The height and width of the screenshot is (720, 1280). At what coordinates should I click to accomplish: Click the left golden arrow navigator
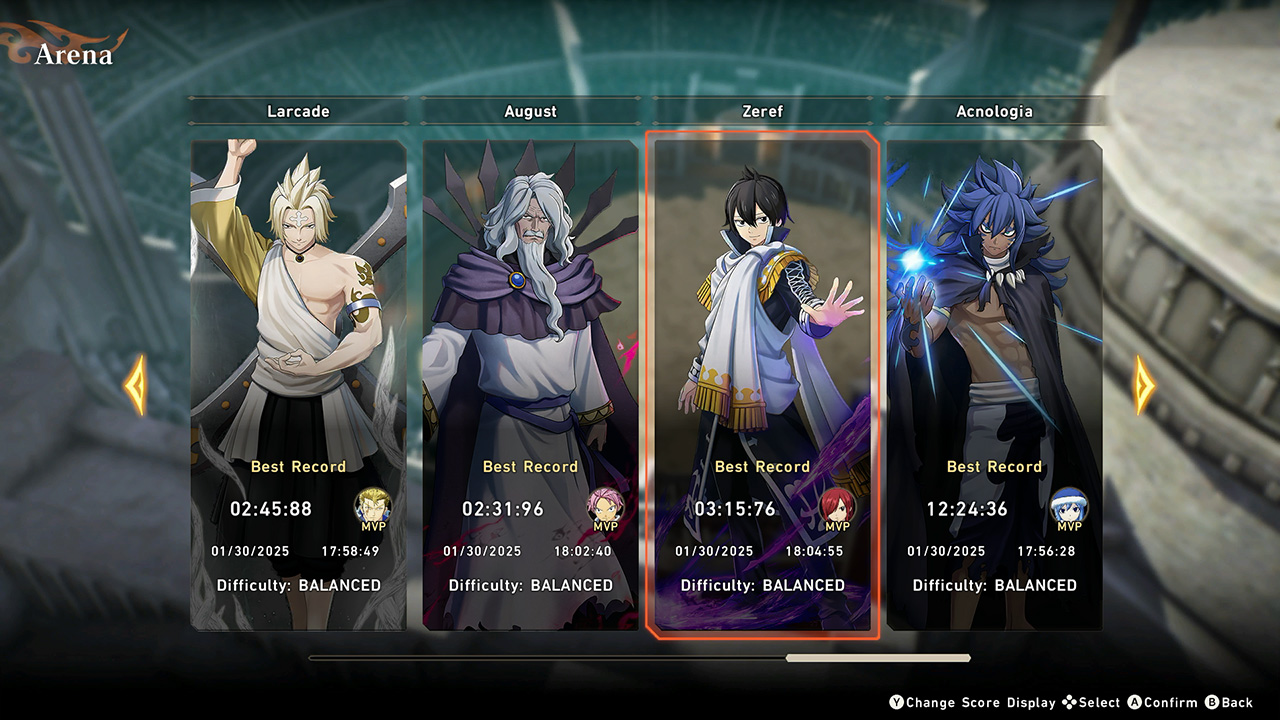click(133, 385)
